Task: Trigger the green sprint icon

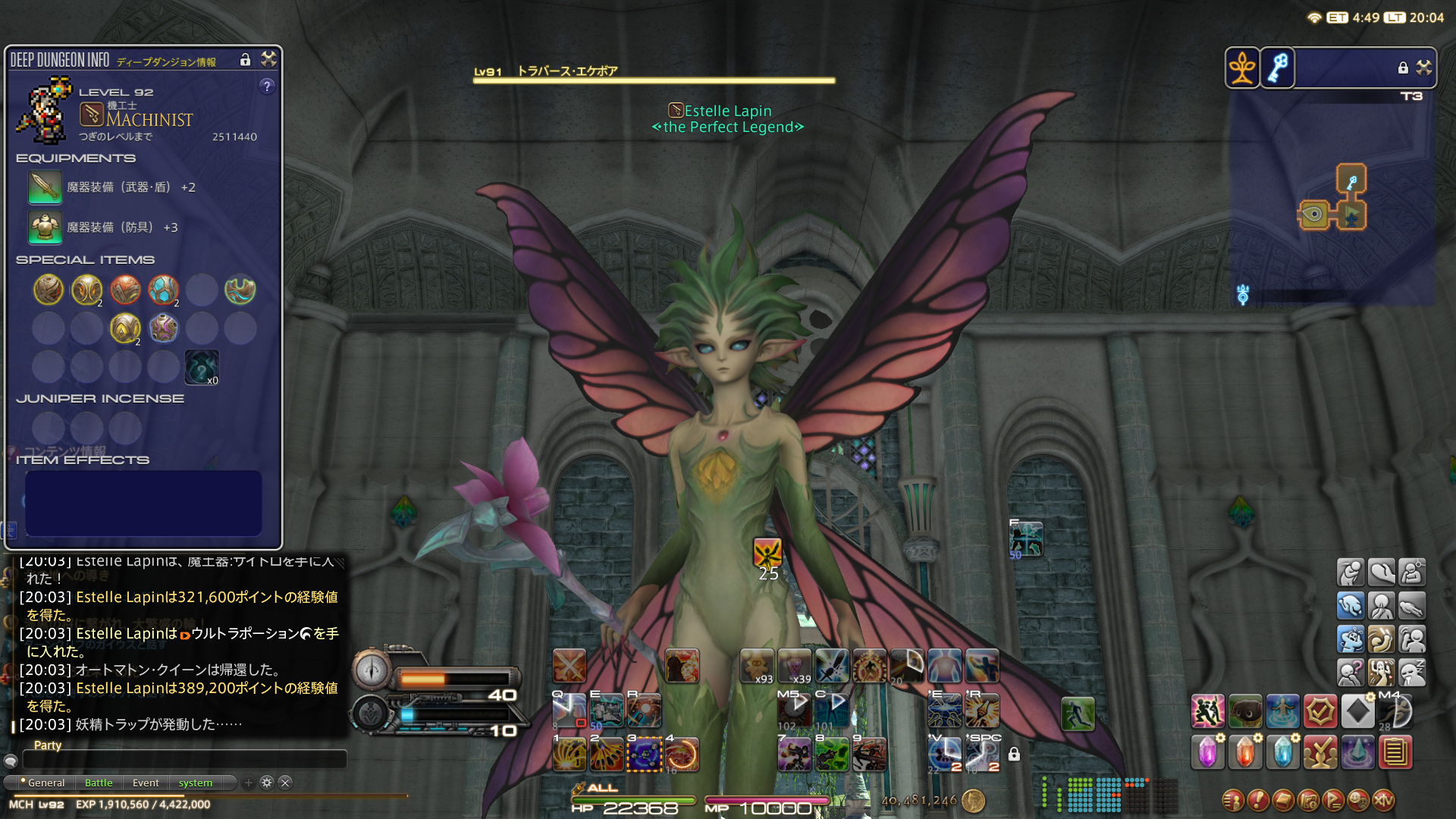Action: [1078, 714]
